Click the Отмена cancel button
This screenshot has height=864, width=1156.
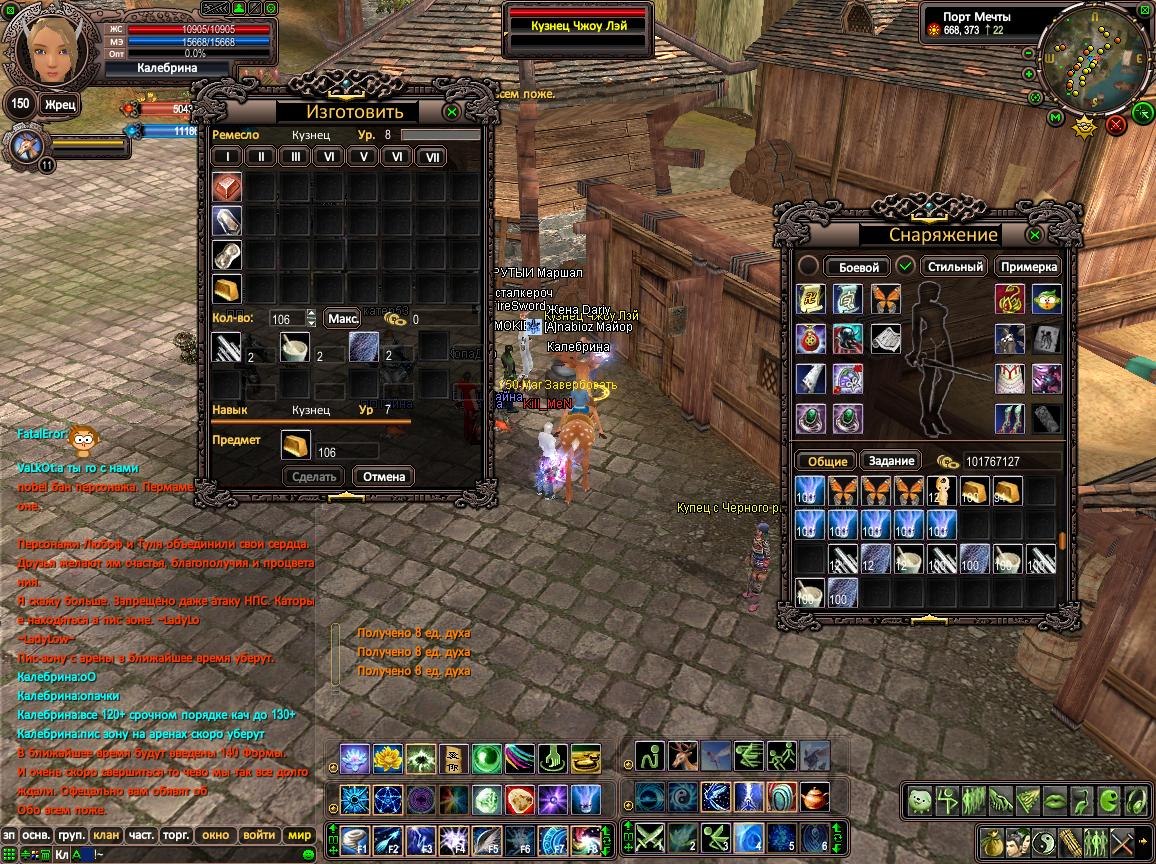coord(384,477)
